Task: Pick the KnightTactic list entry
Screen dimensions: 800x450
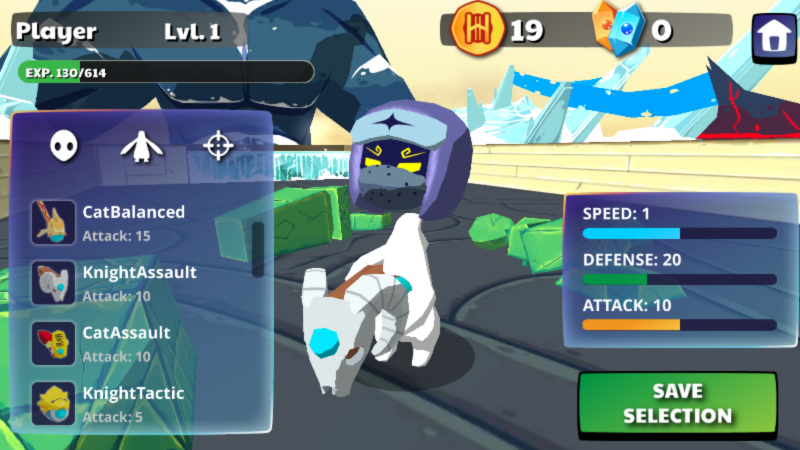Action: coord(135,402)
